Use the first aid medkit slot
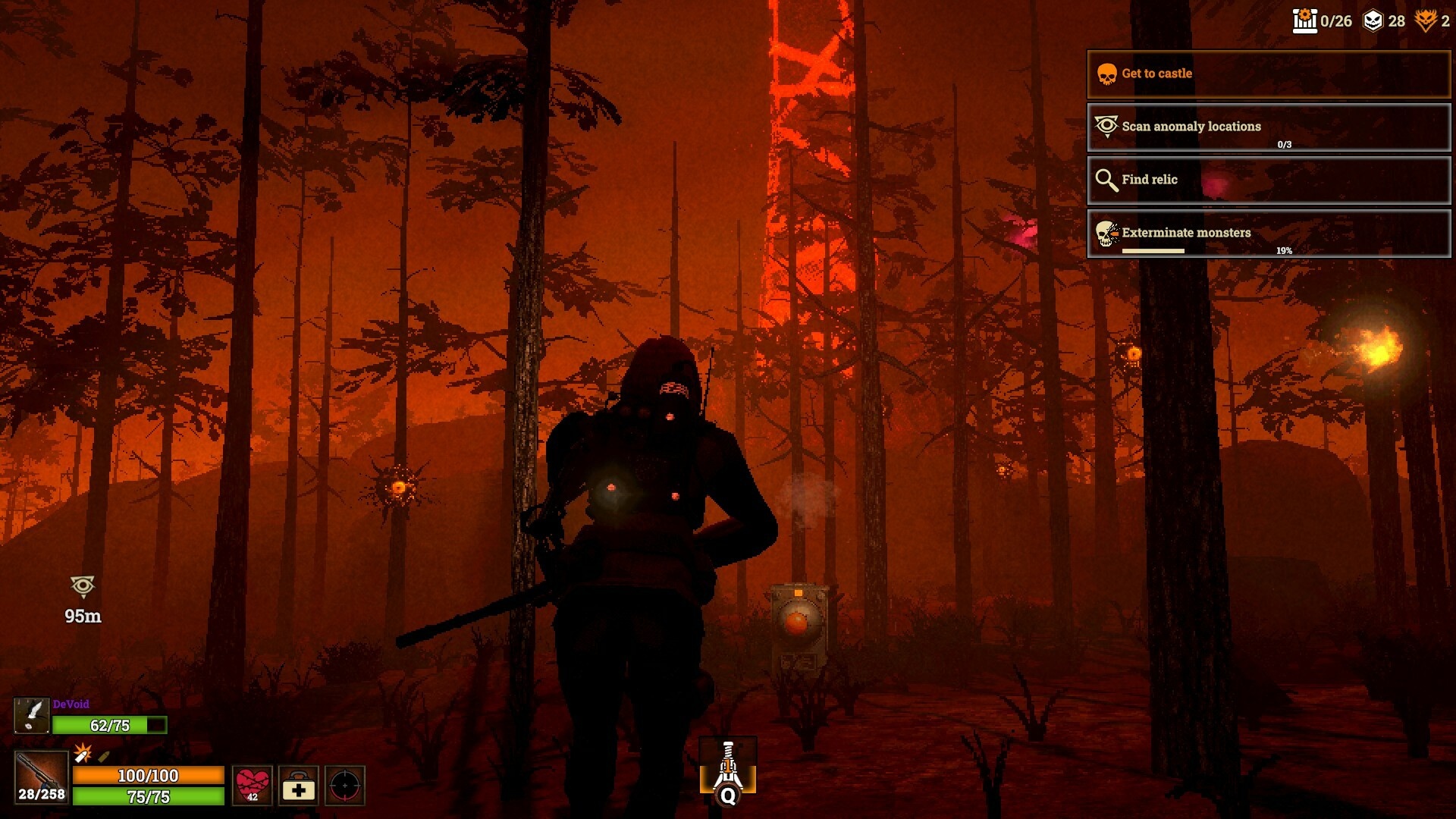The image size is (1456, 819). click(299, 786)
